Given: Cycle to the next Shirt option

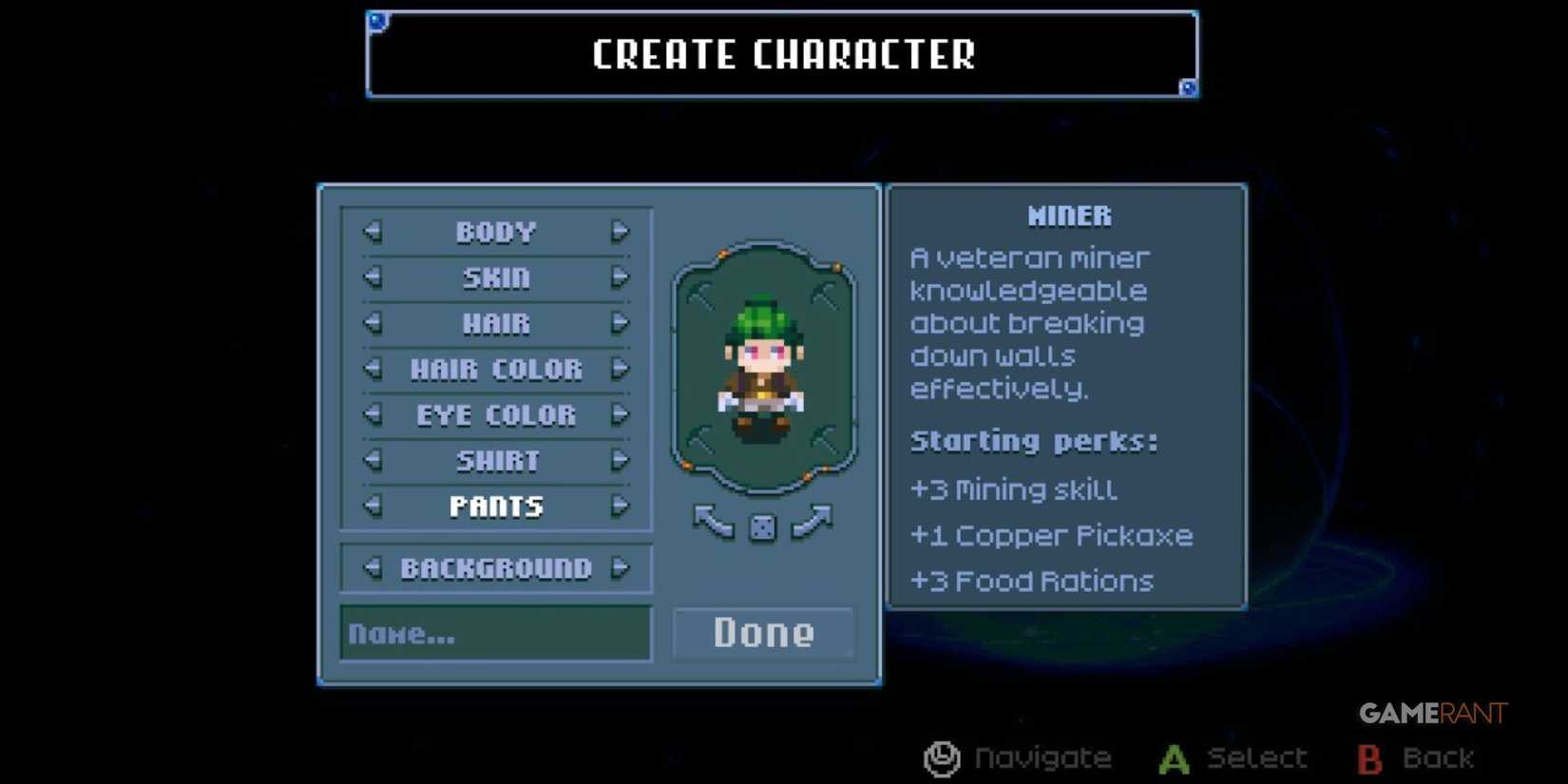Looking at the screenshot, I should coord(621,461).
